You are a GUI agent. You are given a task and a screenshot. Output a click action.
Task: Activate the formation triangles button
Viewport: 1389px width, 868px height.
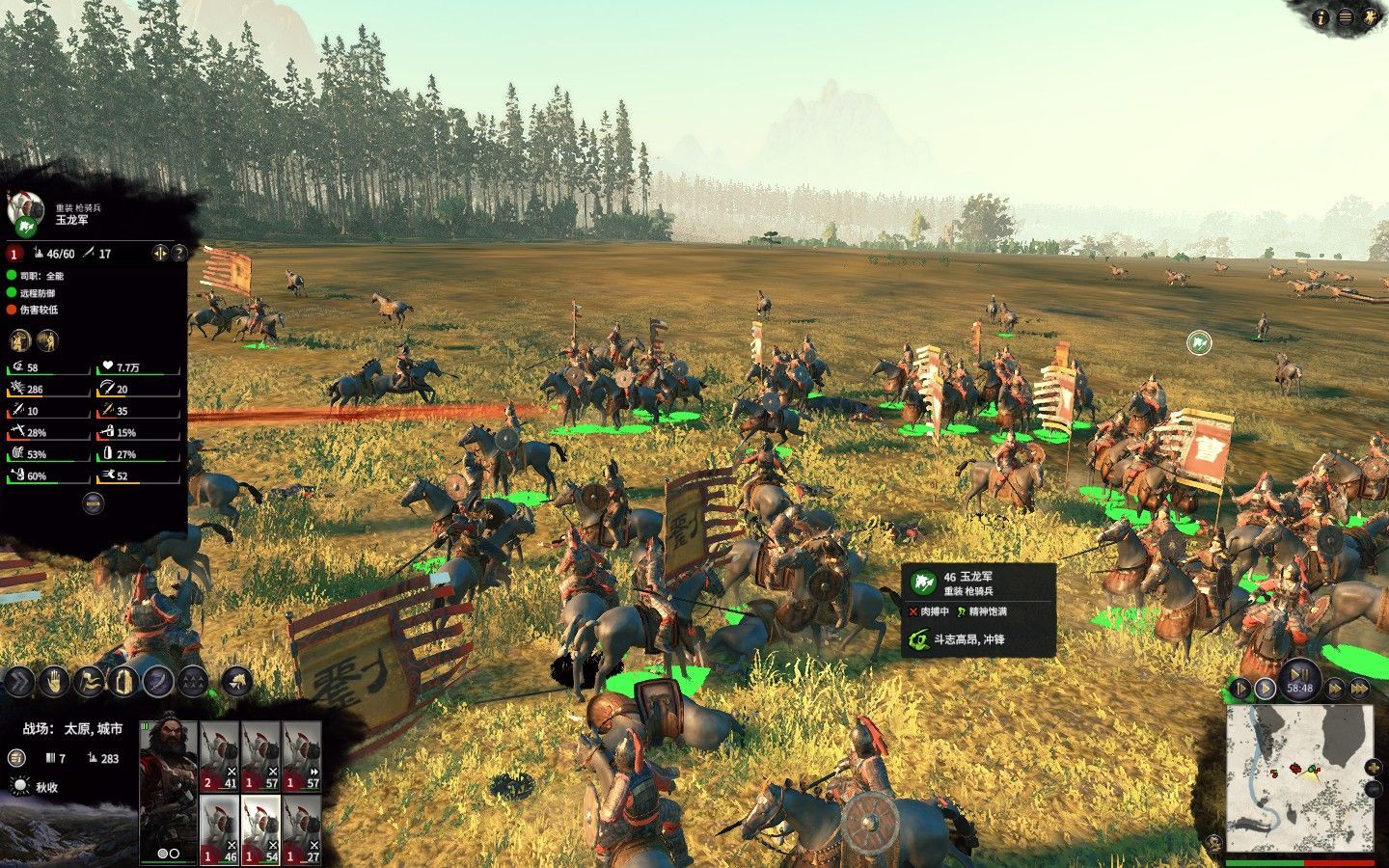pyautogui.click(x=193, y=682)
